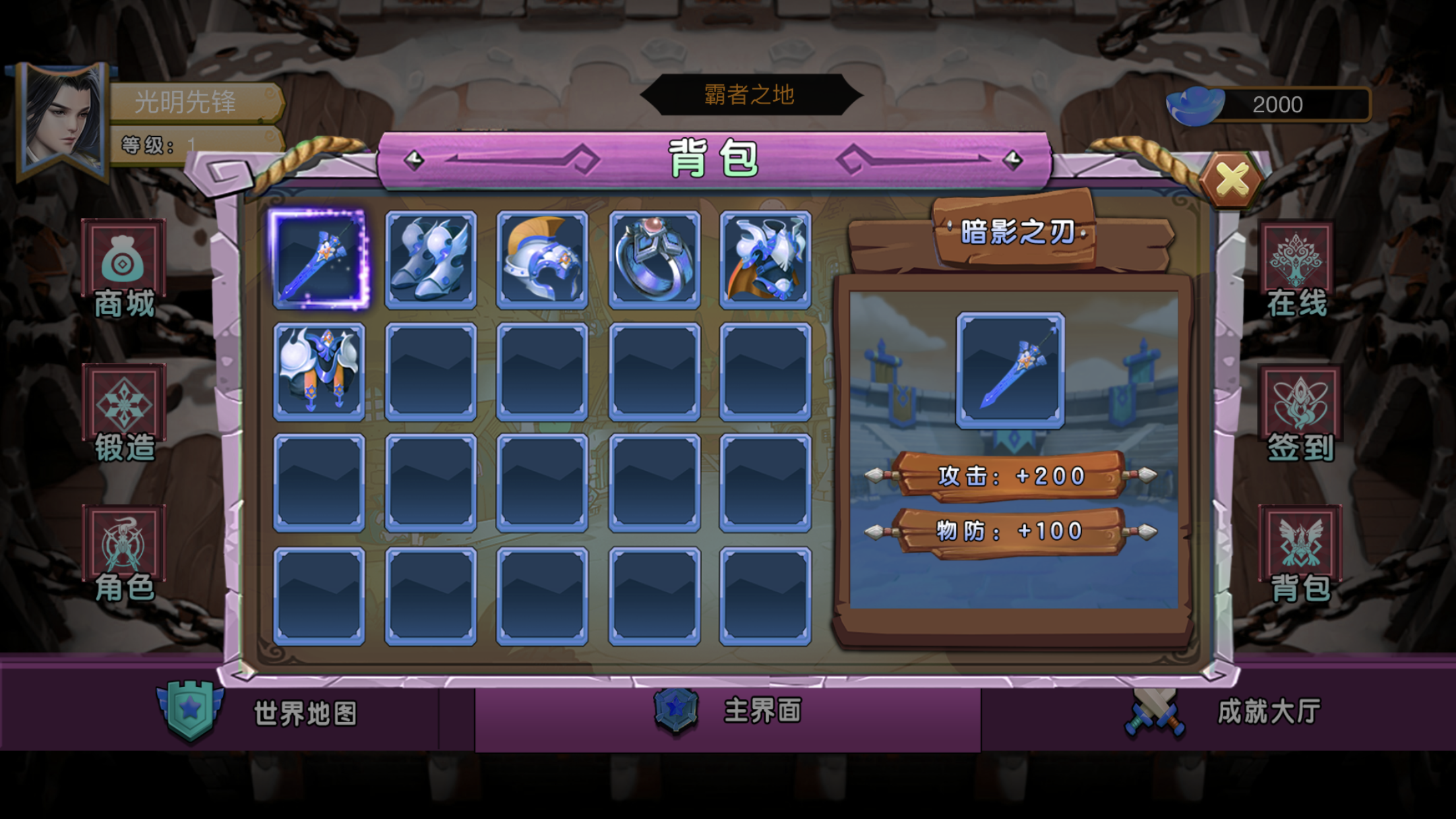Open the 签到 daily sign-in
The width and height of the screenshot is (1456, 819).
(x=1300, y=413)
